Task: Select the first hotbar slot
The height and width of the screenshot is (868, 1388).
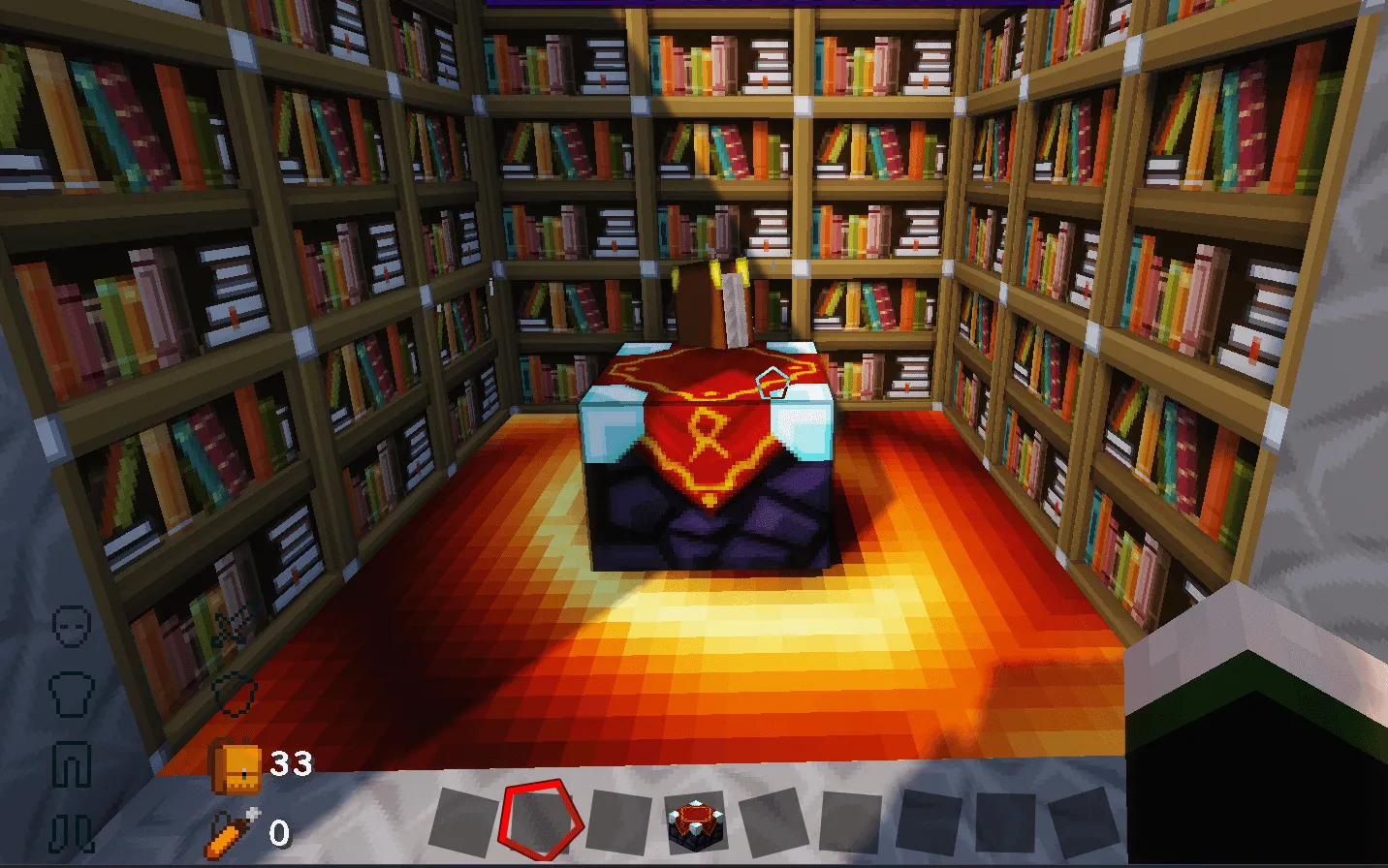Action: (x=463, y=821)
